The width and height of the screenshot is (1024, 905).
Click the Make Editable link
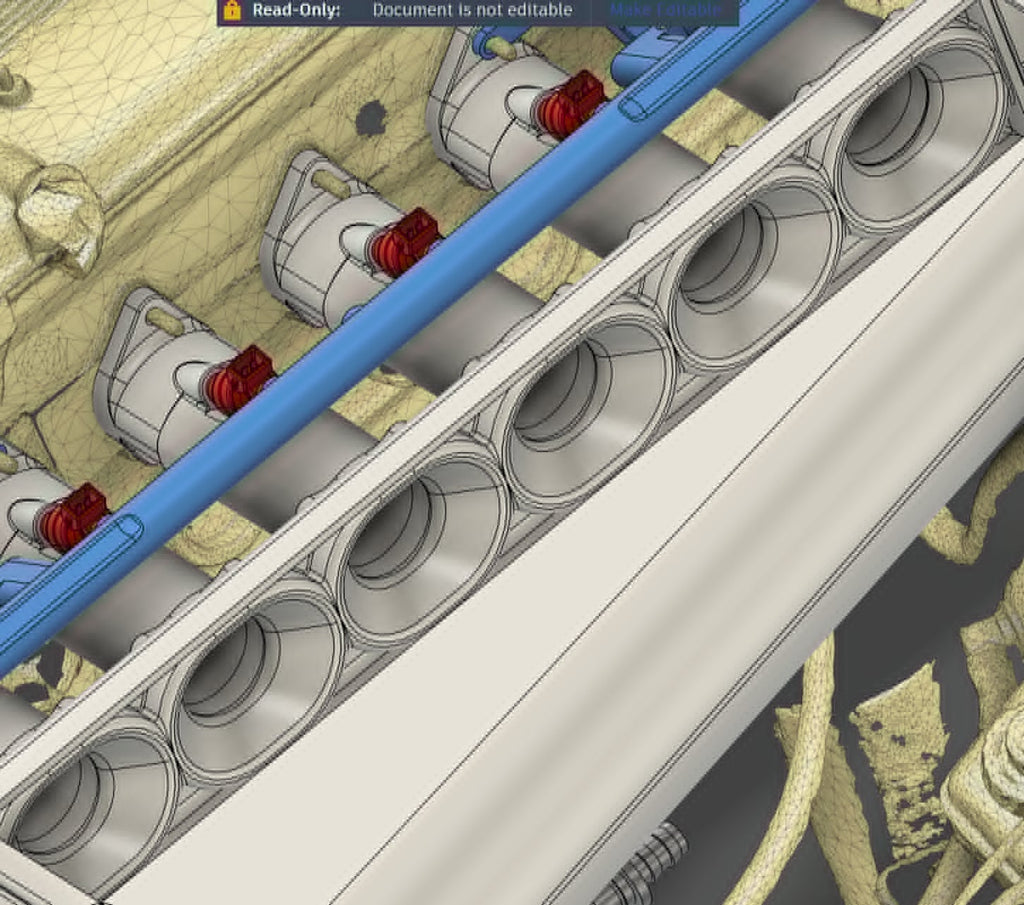[665, 10]
